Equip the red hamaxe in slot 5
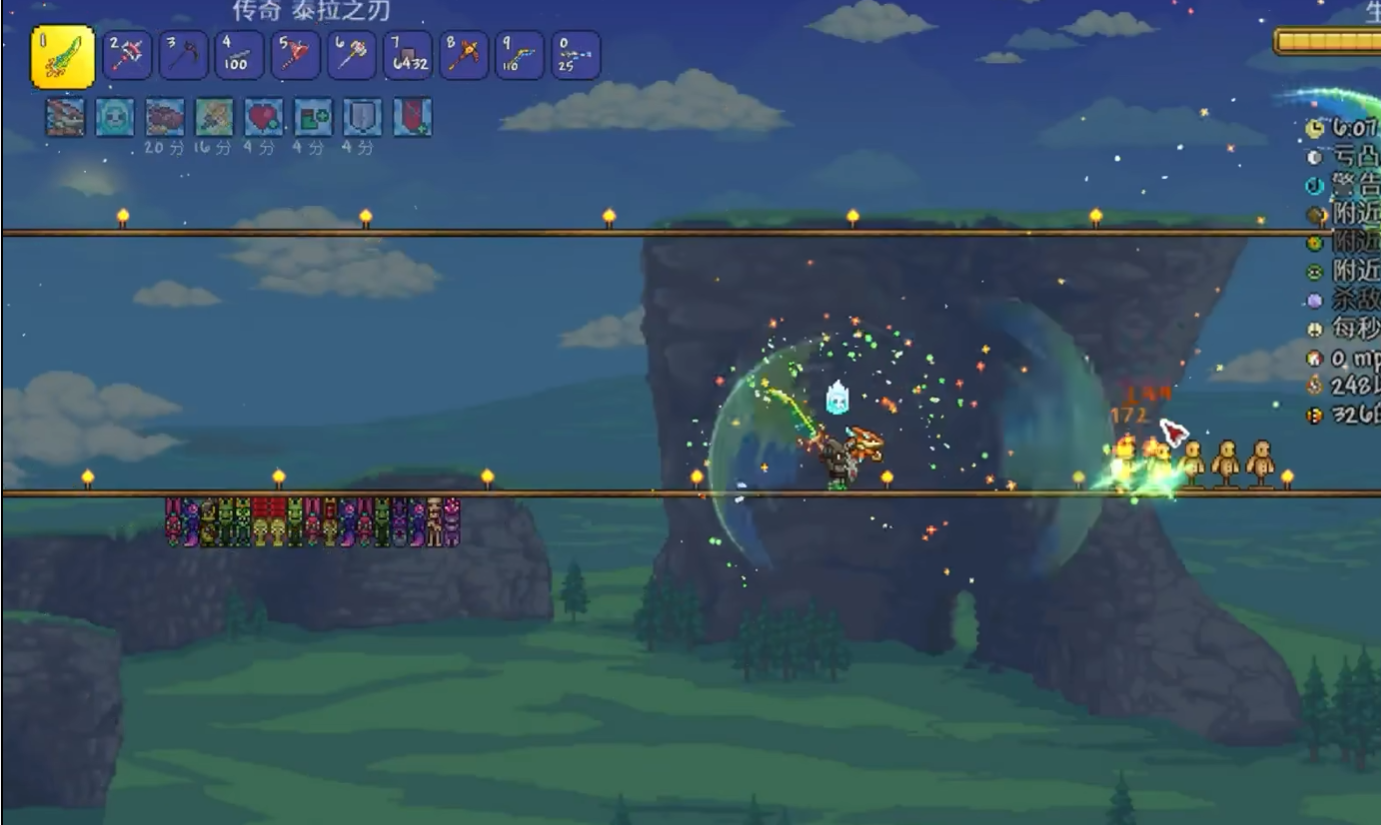 295,56
